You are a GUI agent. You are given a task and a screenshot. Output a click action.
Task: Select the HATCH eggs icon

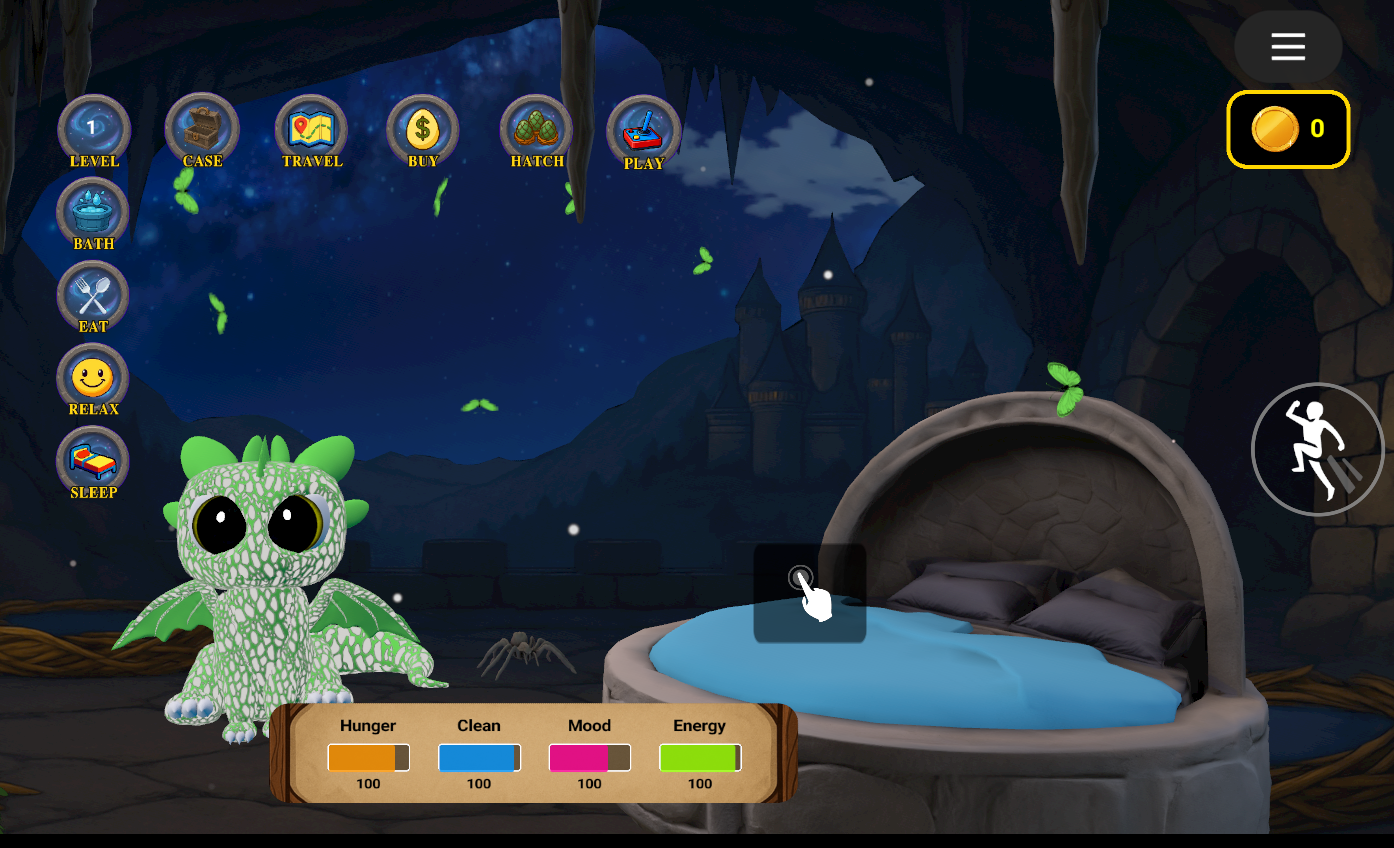point(537,130)
